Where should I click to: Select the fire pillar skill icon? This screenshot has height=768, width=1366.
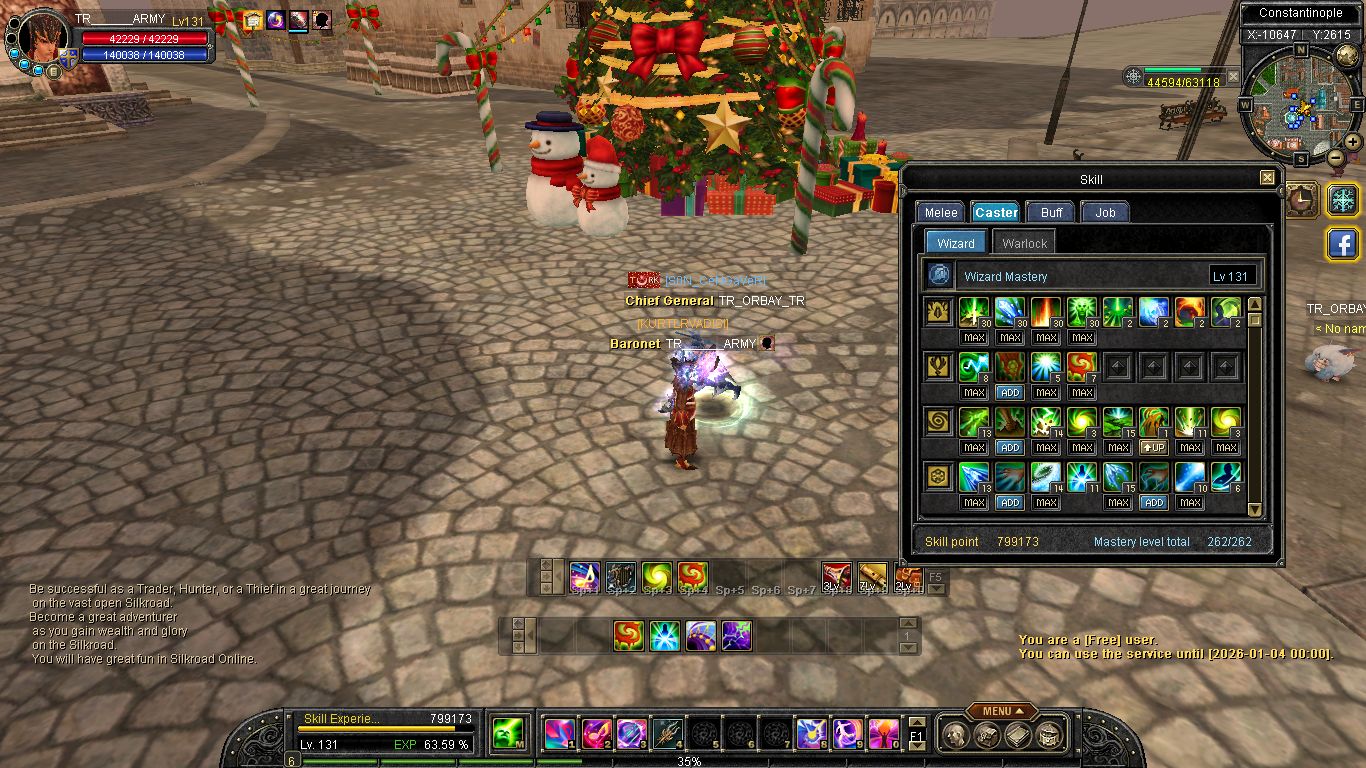point(1046,312)
